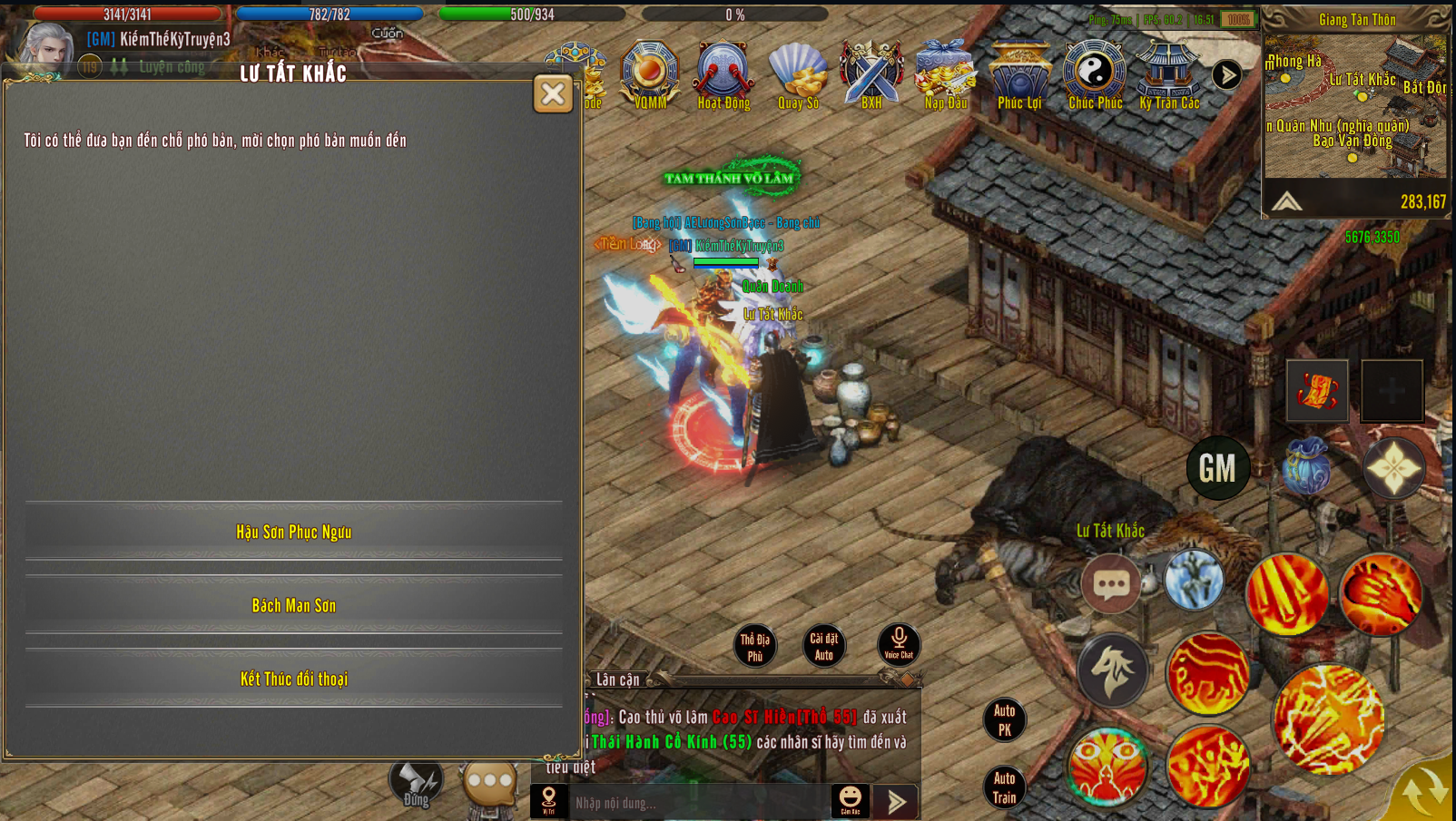1456x821 pixels.
Task: Open the Chúc Phúc blessing icon
Action: tap(1095, 74)
